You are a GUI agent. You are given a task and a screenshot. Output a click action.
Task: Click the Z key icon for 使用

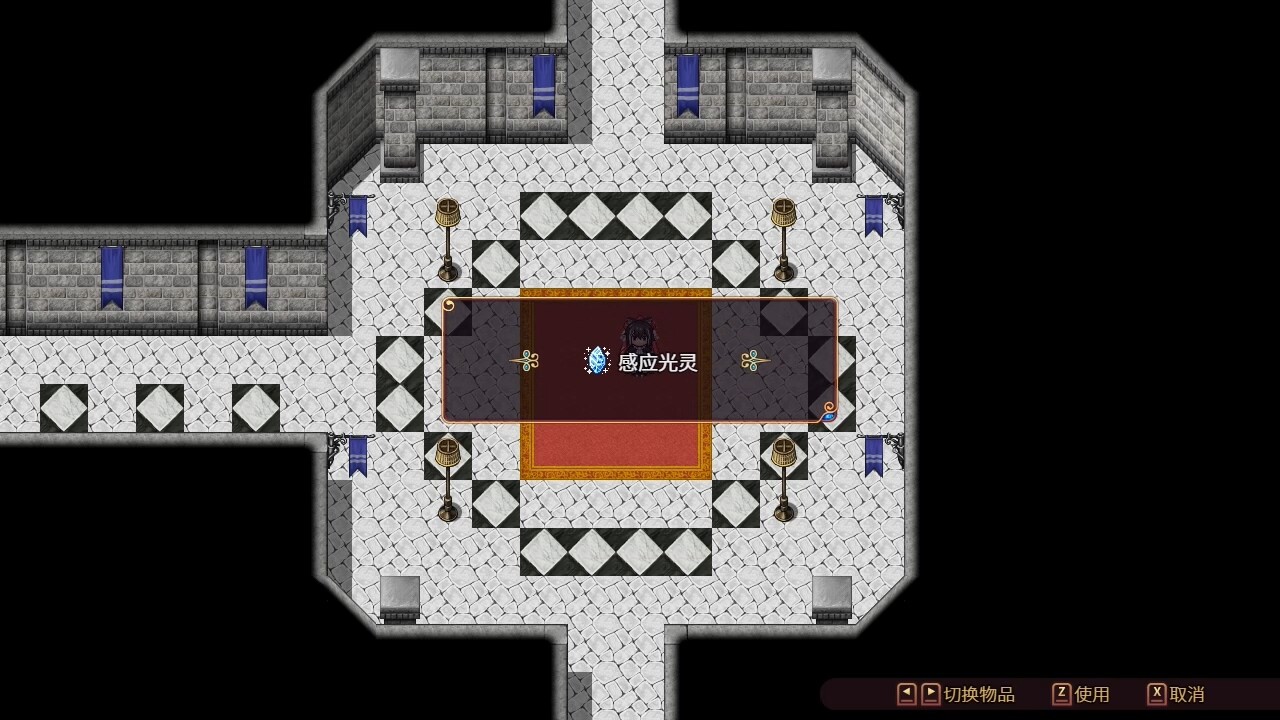coord(1064,693)
